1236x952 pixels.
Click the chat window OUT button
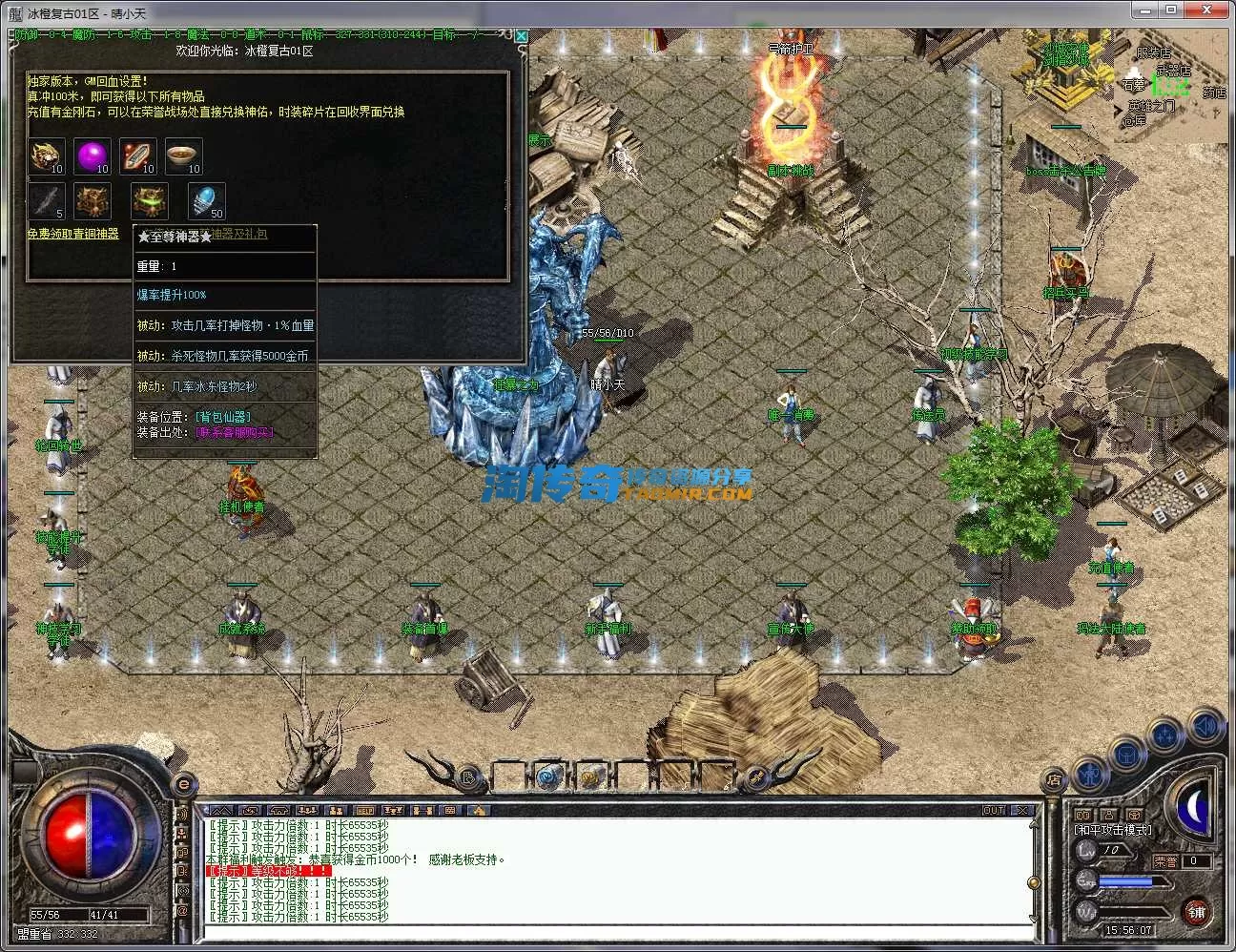(x=994, y=811)
